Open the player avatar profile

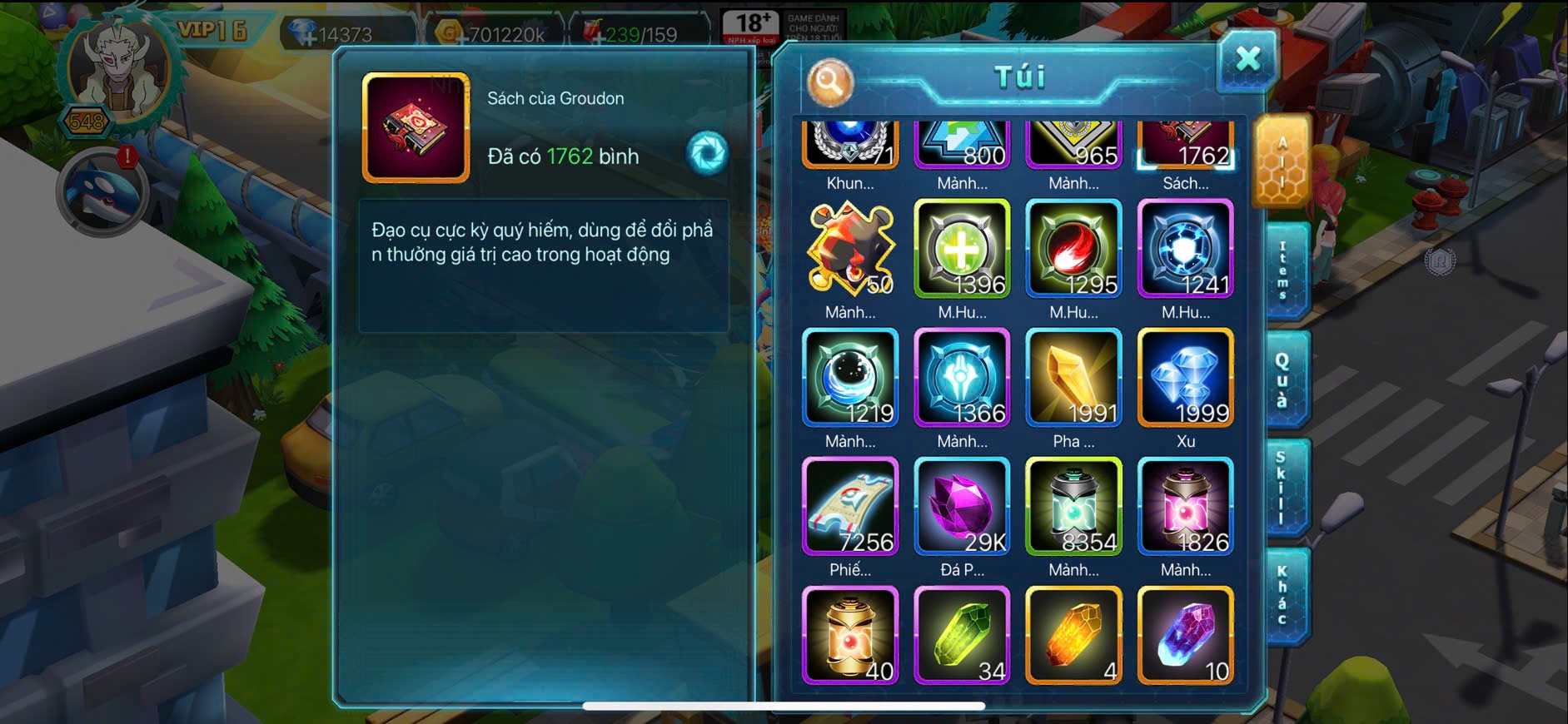pyautogui.click(x=118, y=71)
